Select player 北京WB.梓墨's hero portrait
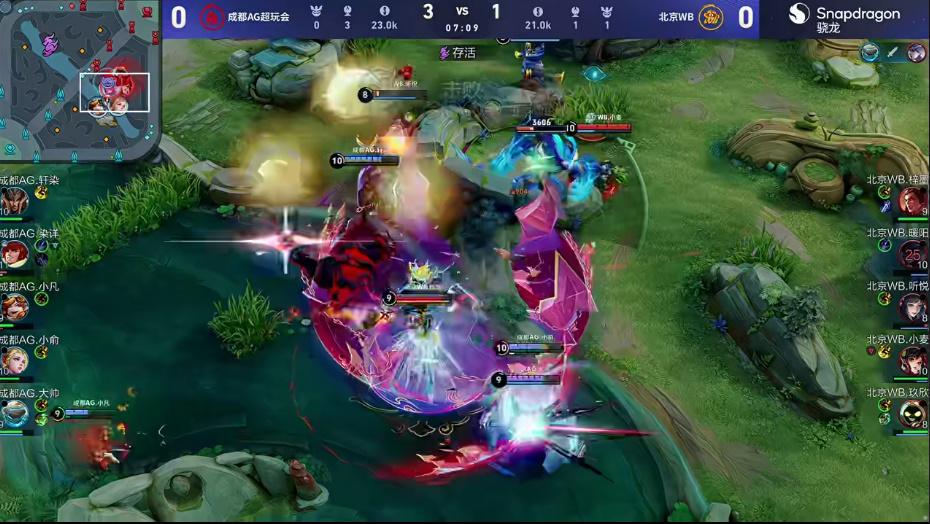930x524 pixels. coord(912,201)
